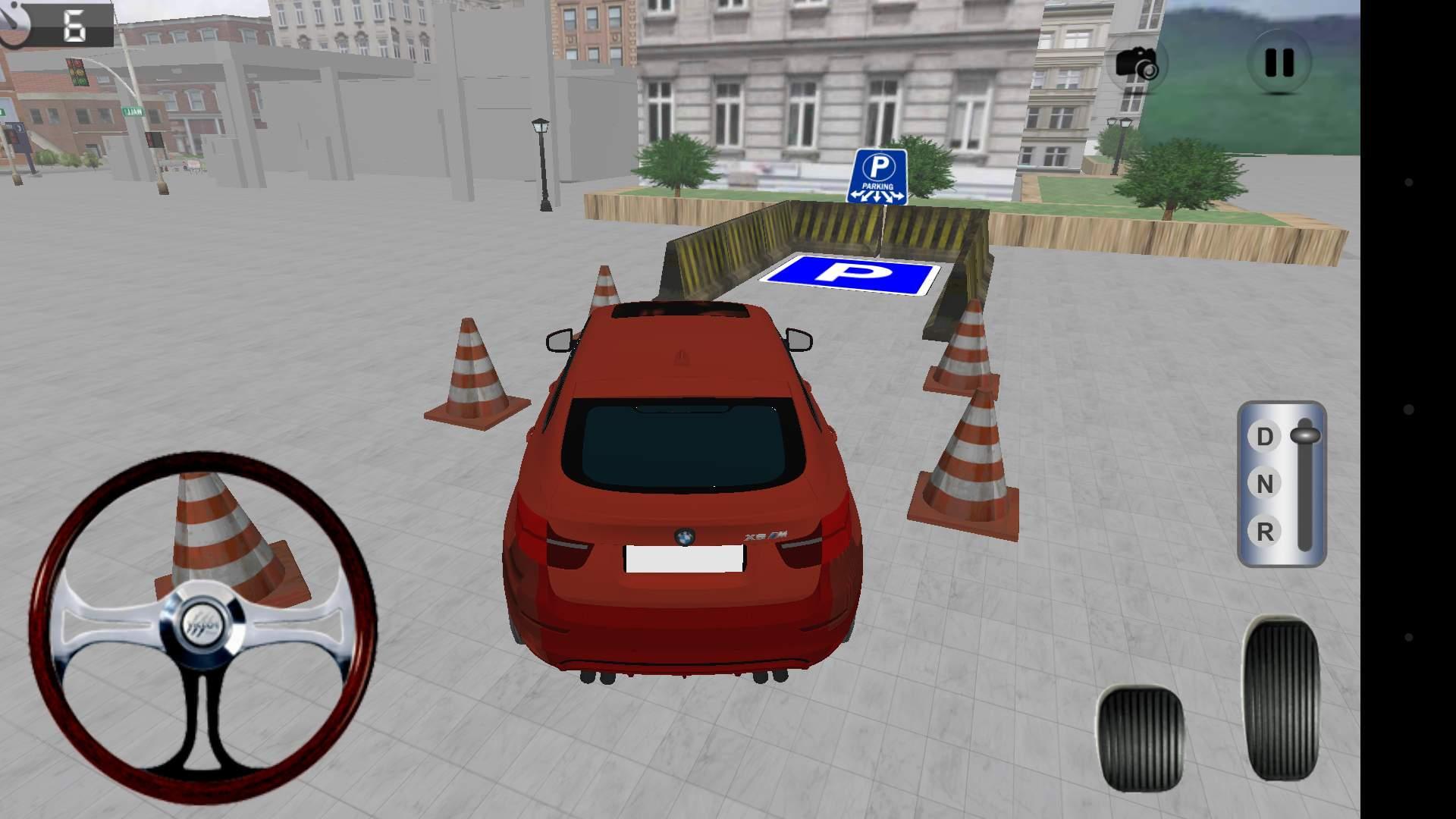The image size is (1456, 819).
Task: Click the directional arrows on the parking signboard
Action: point(880,195)
